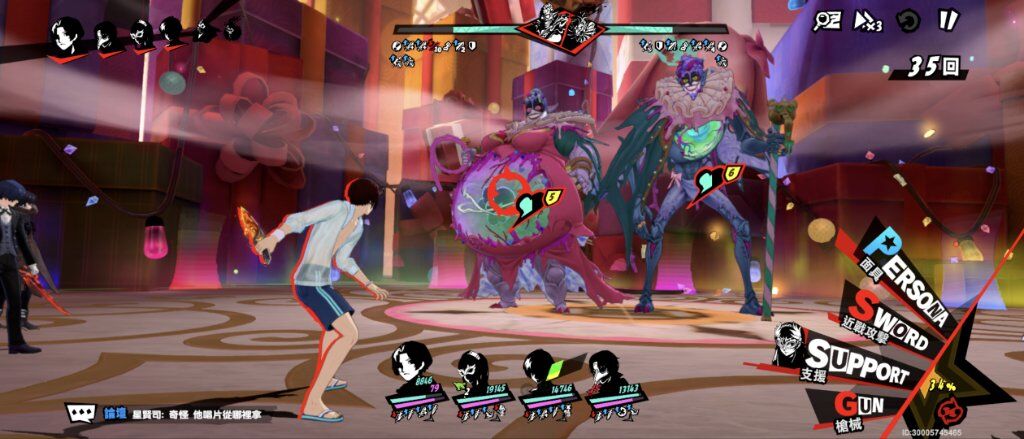Pause the battle
The image size is (1024, 439).
coord(947,19)
